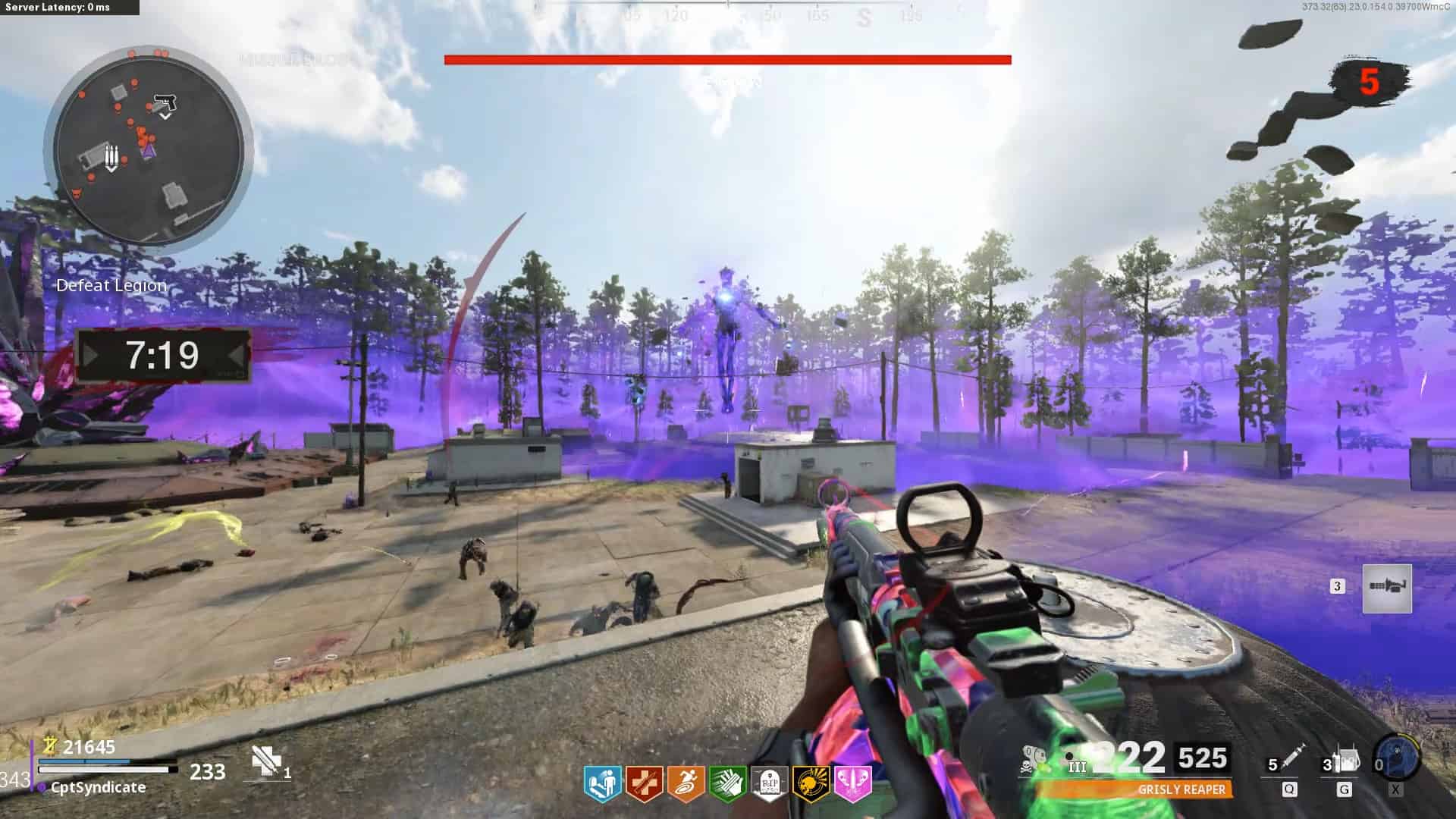Click the blue Quick Revive perk icon
The height and width of the screenshot is (819, 1456).
pos(603,783)
